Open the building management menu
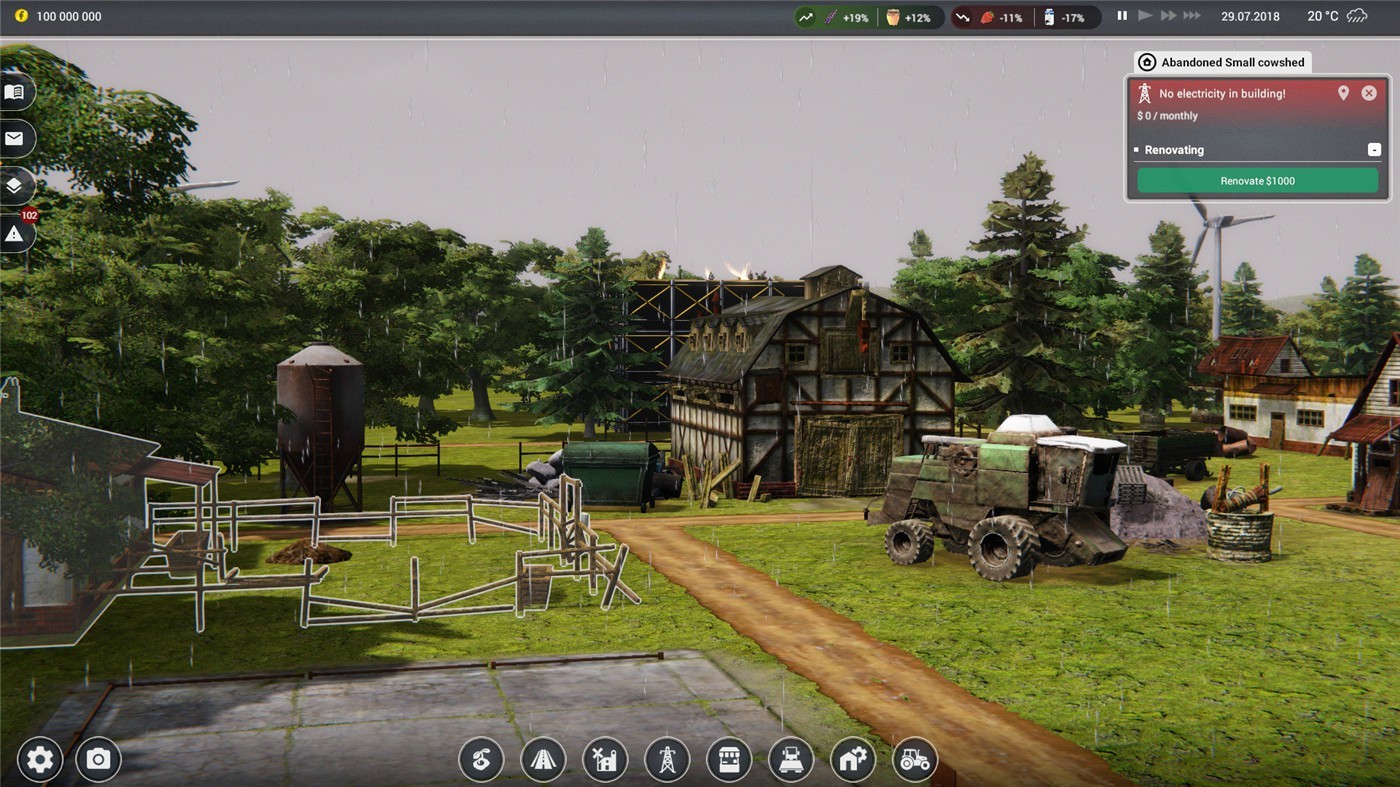Screen dimensions: 1400x787 853,760
